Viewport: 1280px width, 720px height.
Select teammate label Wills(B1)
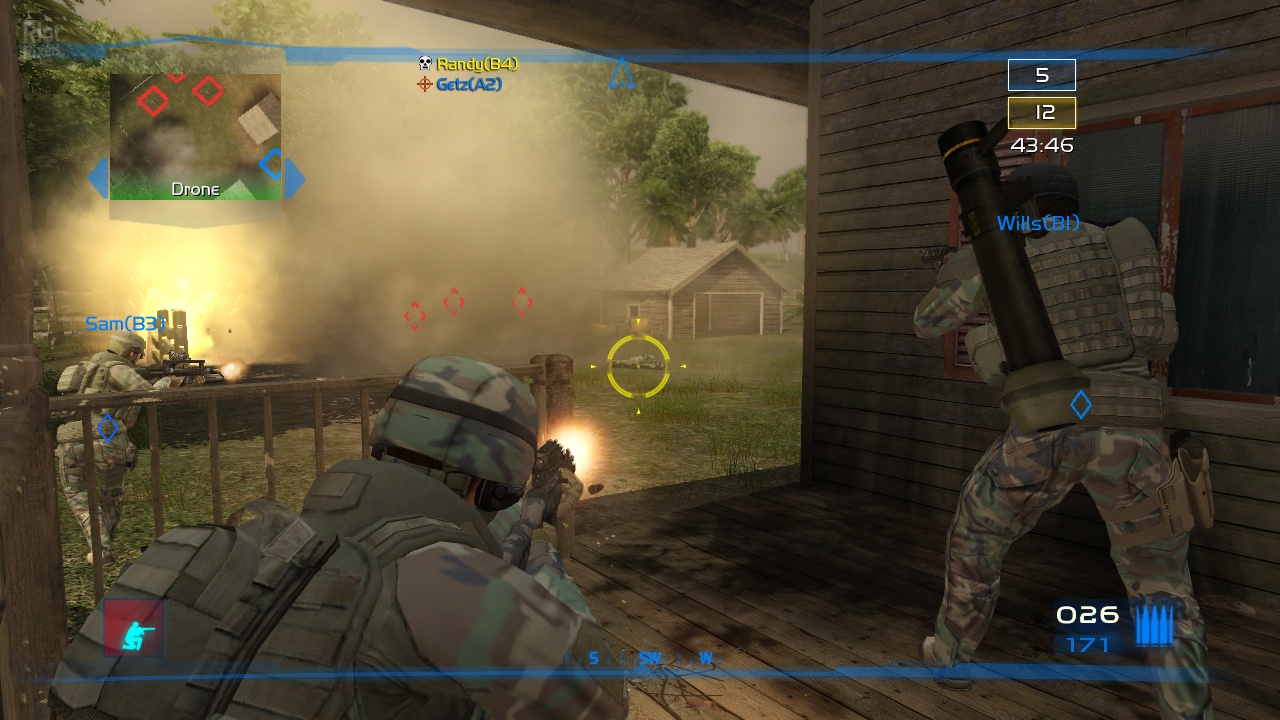click(x=1038, y=224)
